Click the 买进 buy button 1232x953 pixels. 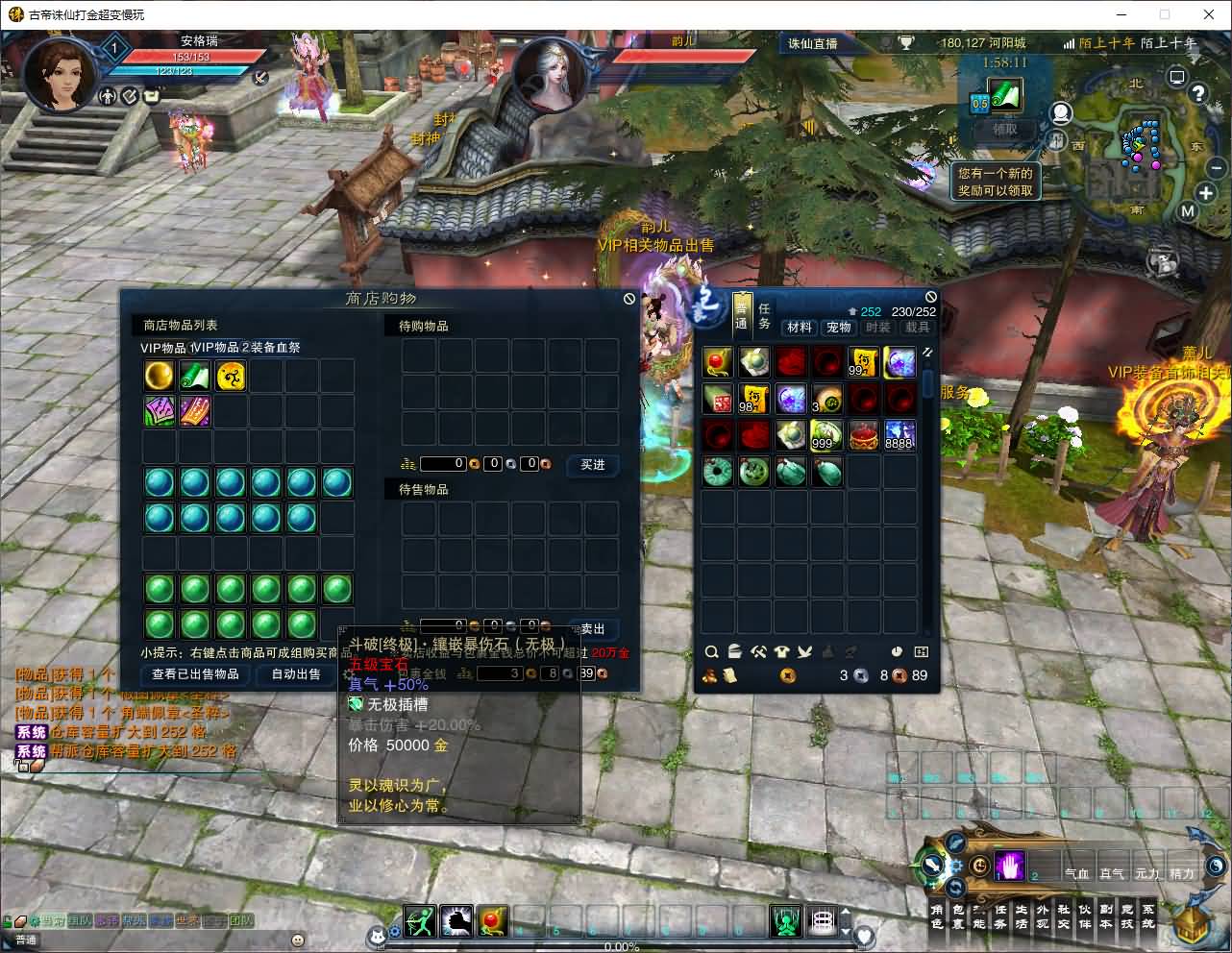tap(592, 465)
